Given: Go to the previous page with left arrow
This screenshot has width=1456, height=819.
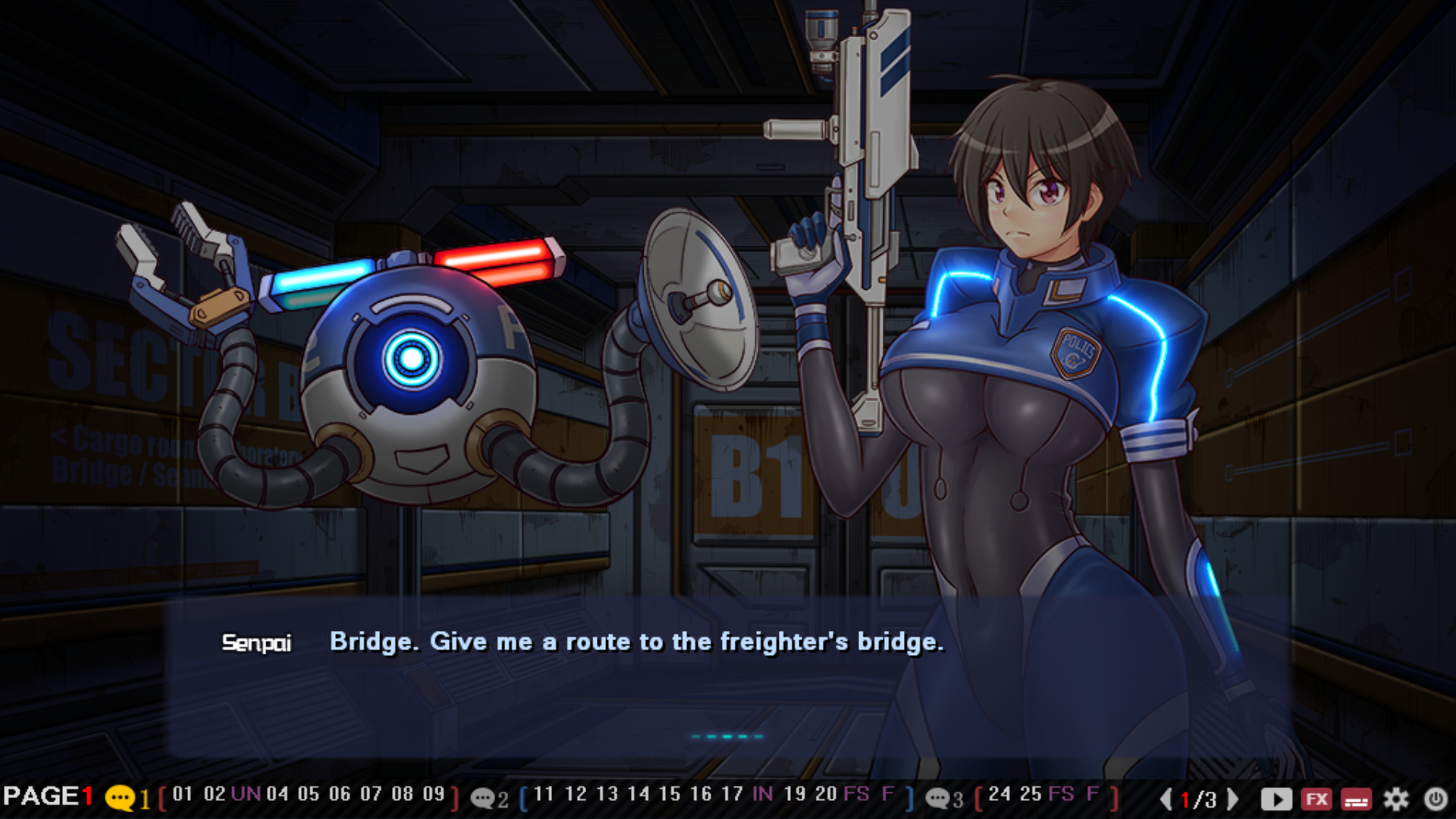Looking at the screenshot, I should (x=1166, y=799).
